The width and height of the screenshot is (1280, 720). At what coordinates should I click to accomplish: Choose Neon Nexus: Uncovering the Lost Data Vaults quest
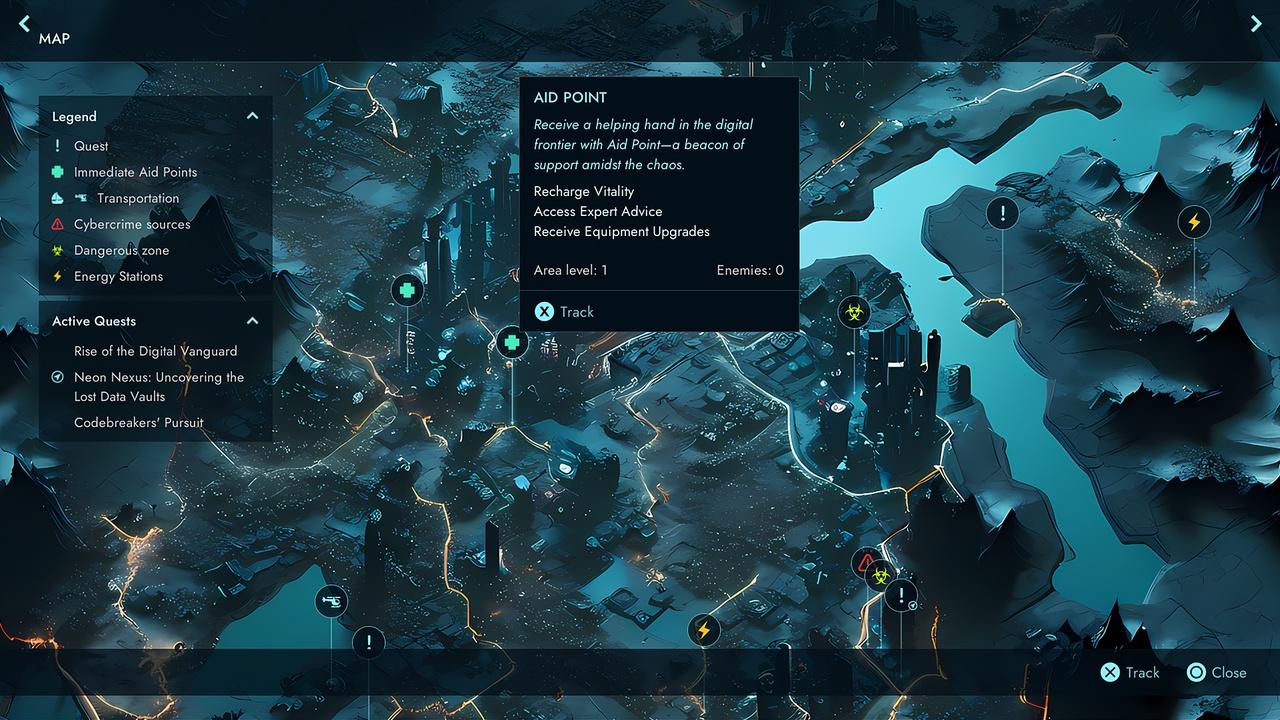pos(158,386)
